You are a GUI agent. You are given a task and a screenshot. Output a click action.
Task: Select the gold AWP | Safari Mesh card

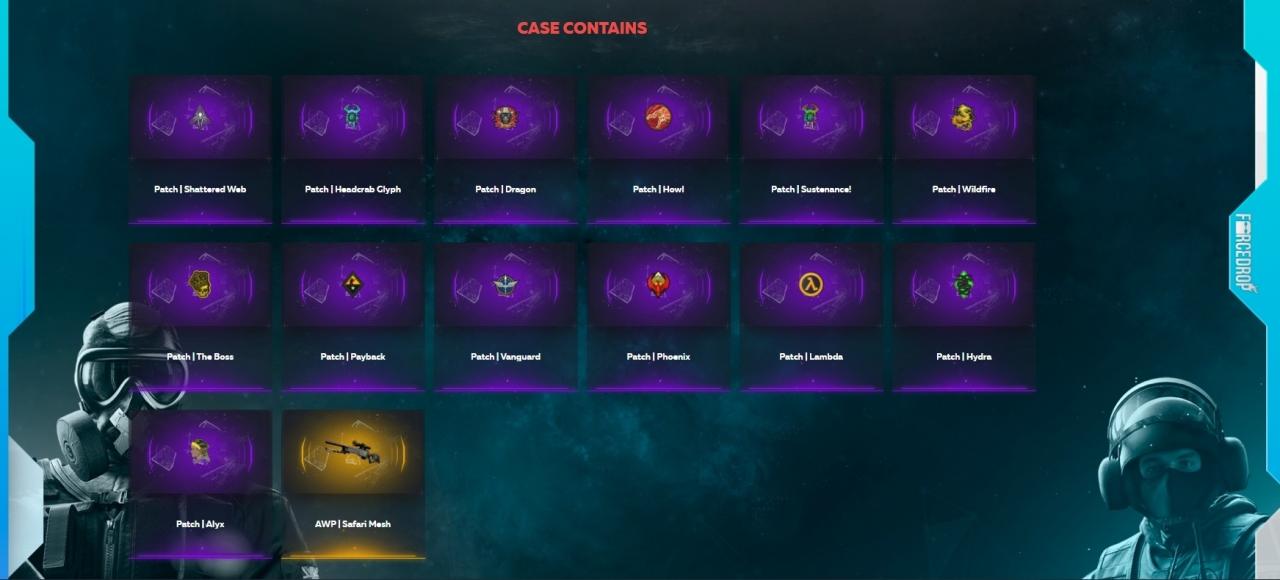353,483
